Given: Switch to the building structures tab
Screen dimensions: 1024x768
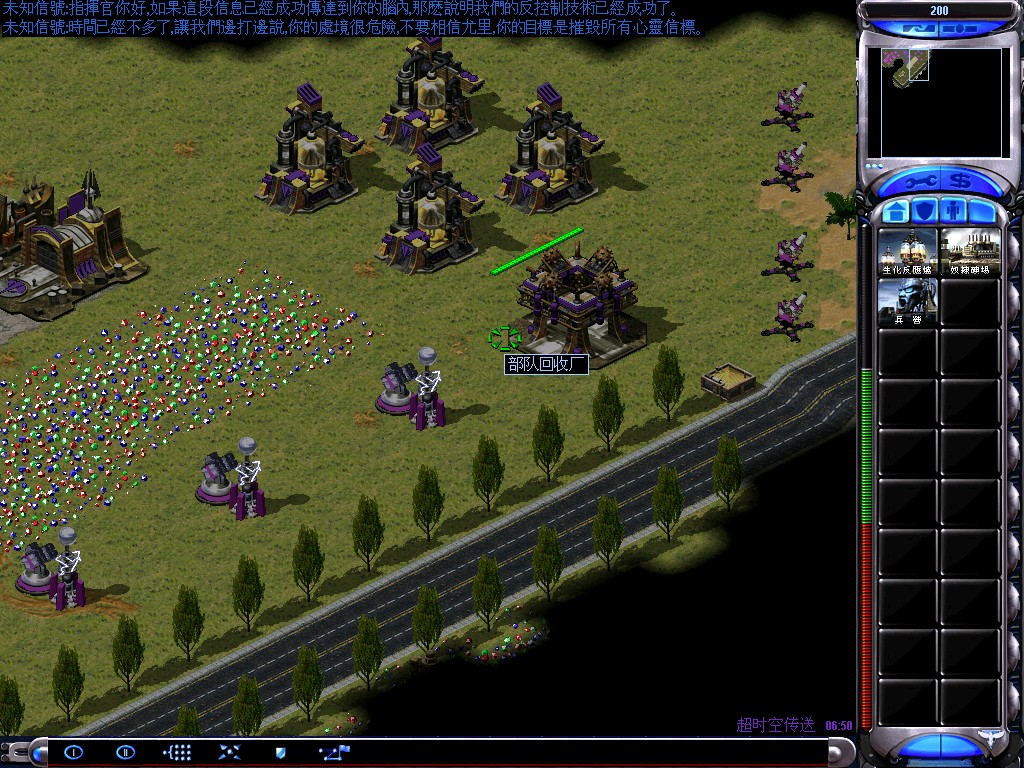Looking at the screenshot, I should point(896,212).
